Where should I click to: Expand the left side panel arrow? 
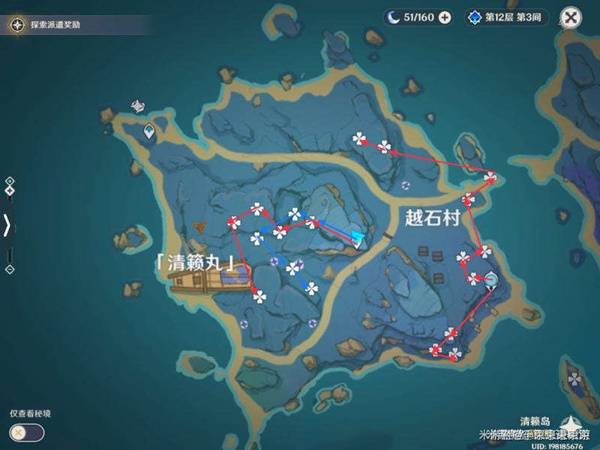click(8, 226)
